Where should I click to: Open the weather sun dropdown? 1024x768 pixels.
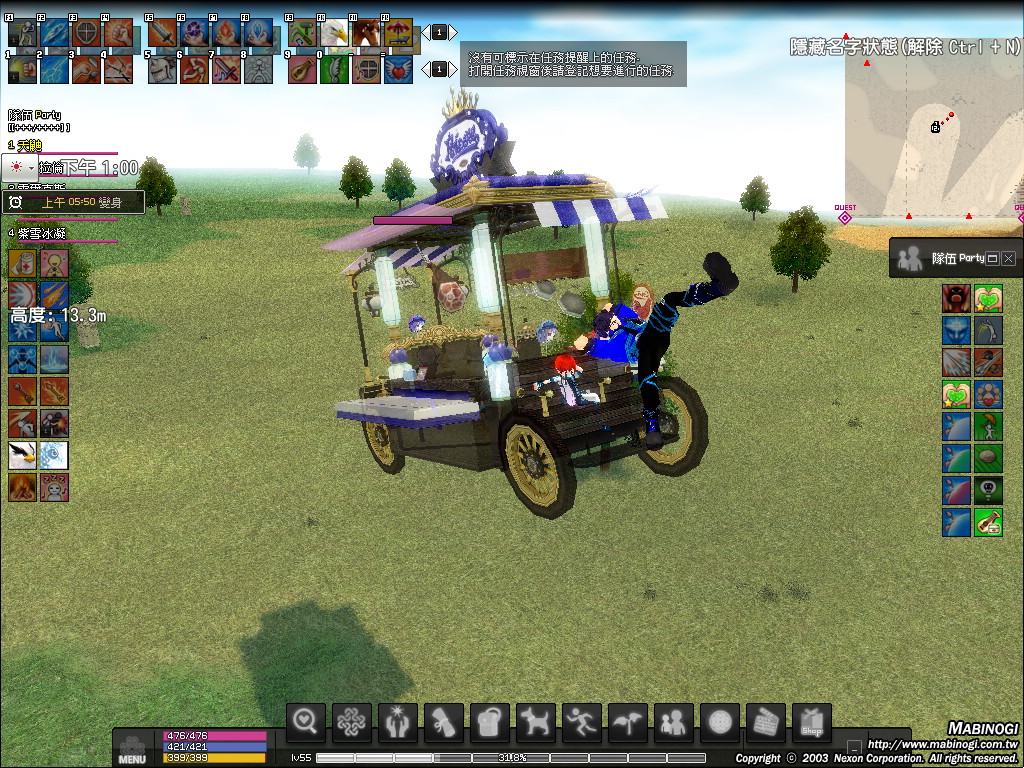(20, 168)
